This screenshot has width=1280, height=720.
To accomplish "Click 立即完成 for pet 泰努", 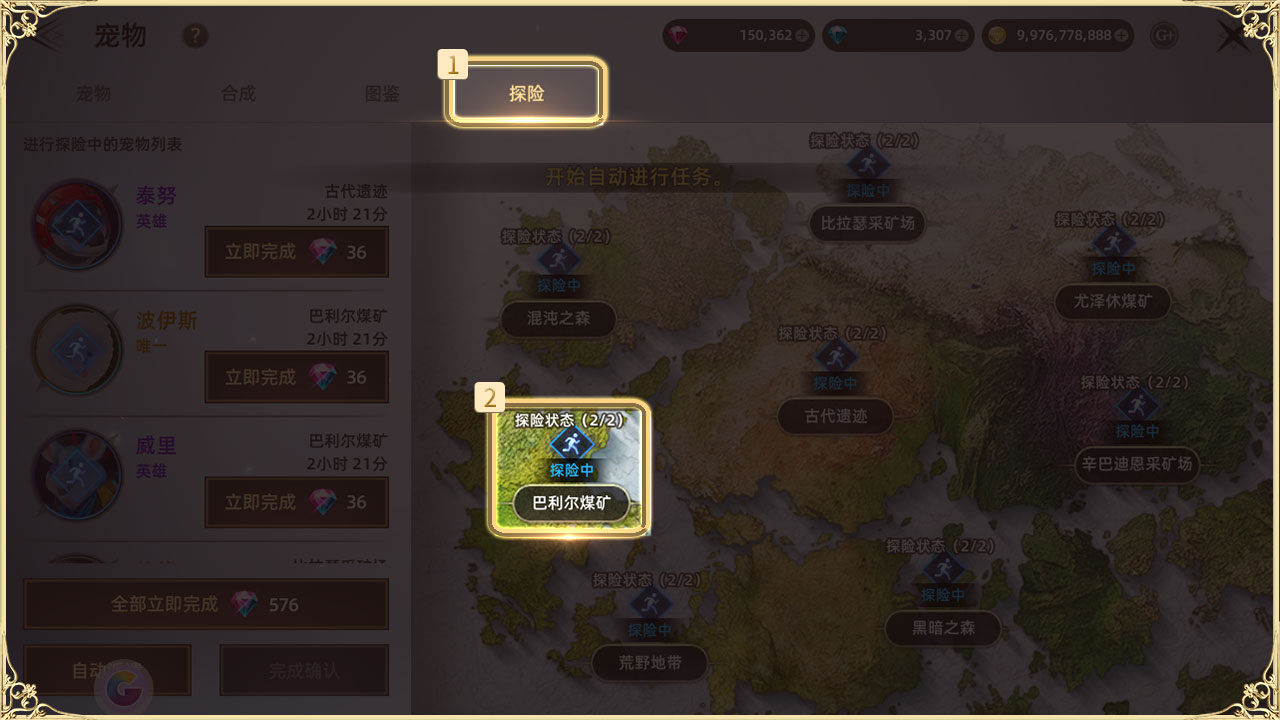I will 296,252.
